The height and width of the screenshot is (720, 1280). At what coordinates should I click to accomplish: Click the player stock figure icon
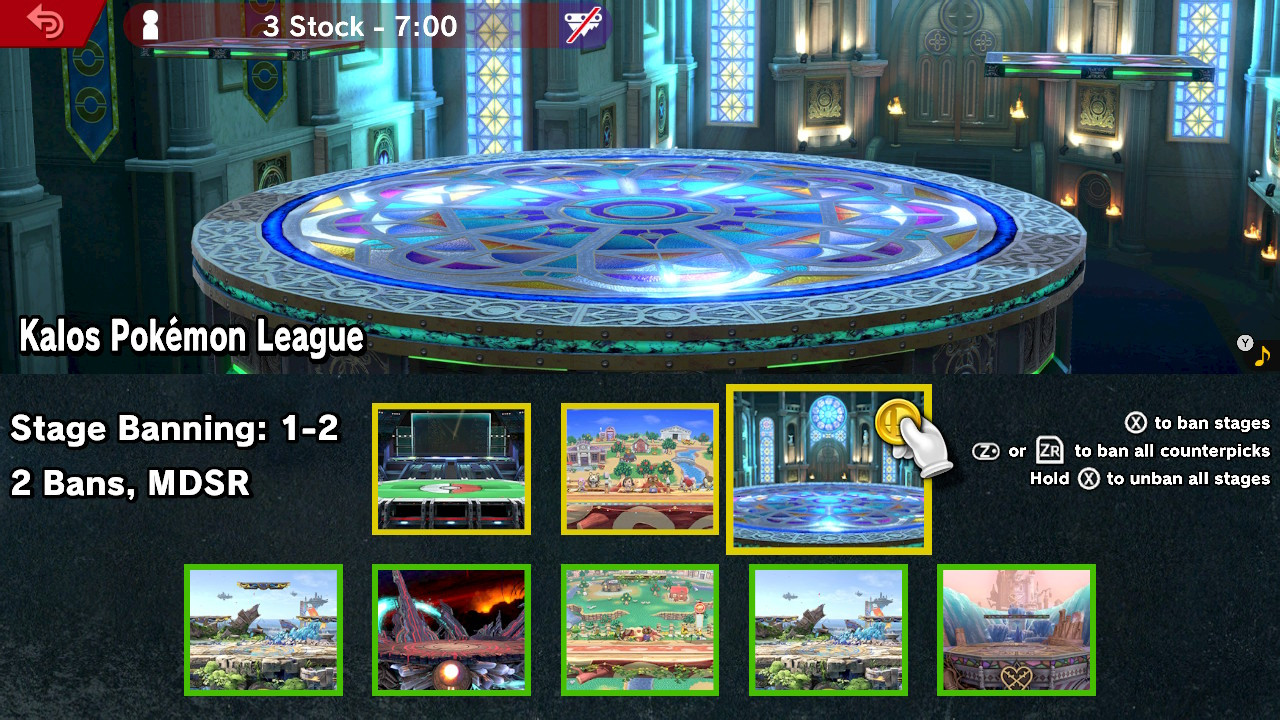152,25
